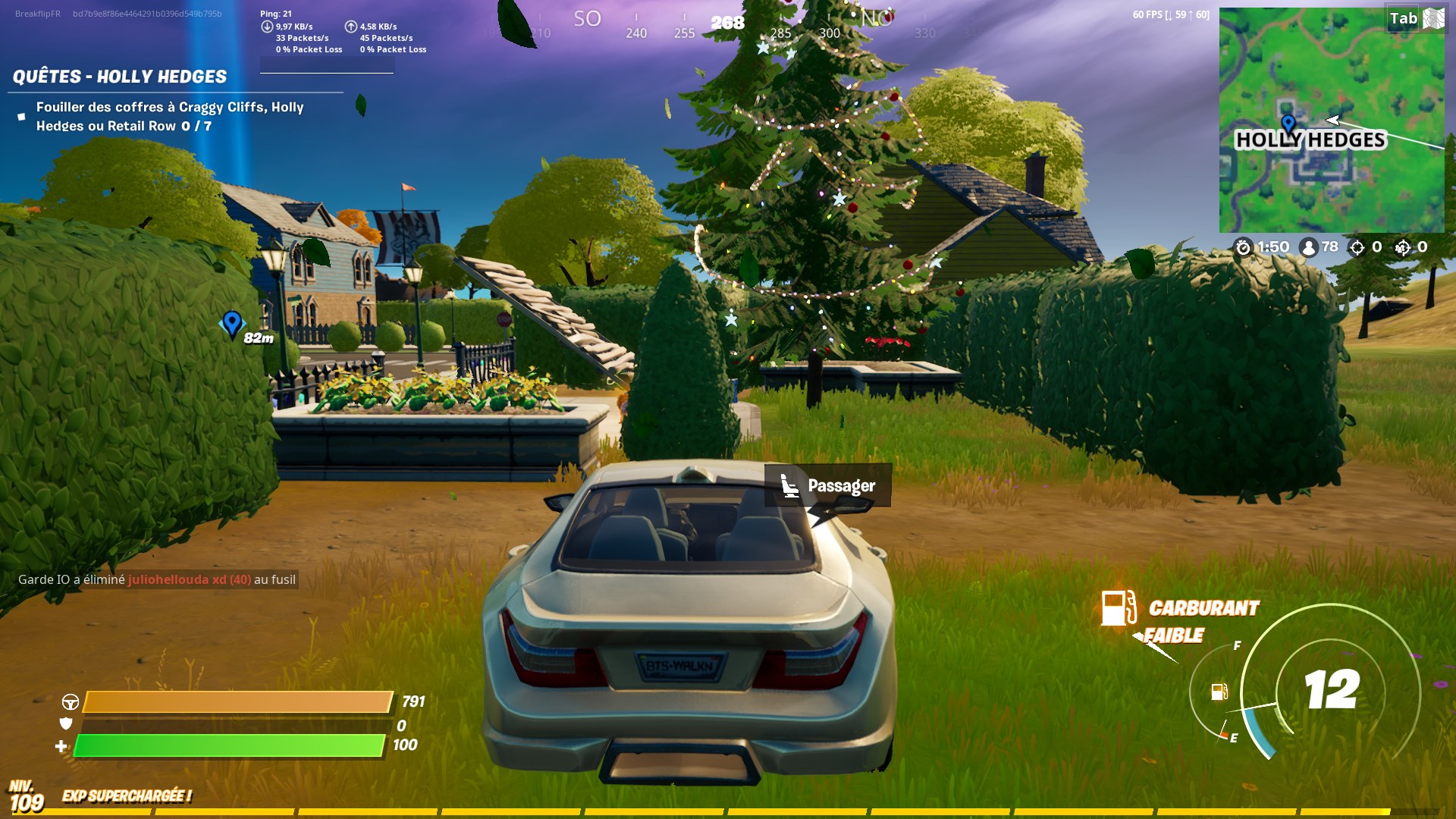Toggle the quest checkbox beside 'Fouiller des coffres'
Image resolution: width=1456 pixels, height=819 pixels.
click(21, 115)
